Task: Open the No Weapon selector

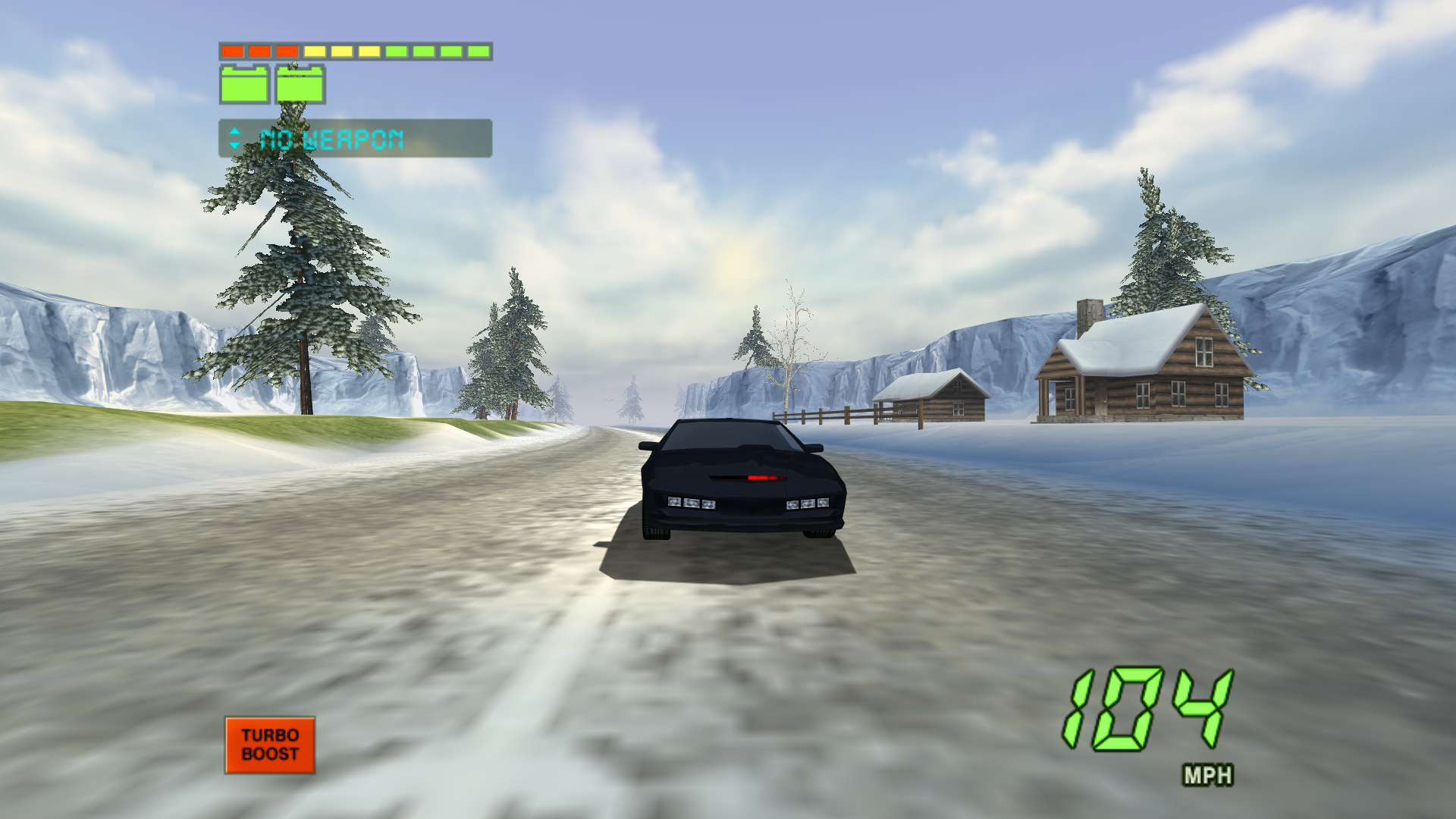Action: [355, 139]
